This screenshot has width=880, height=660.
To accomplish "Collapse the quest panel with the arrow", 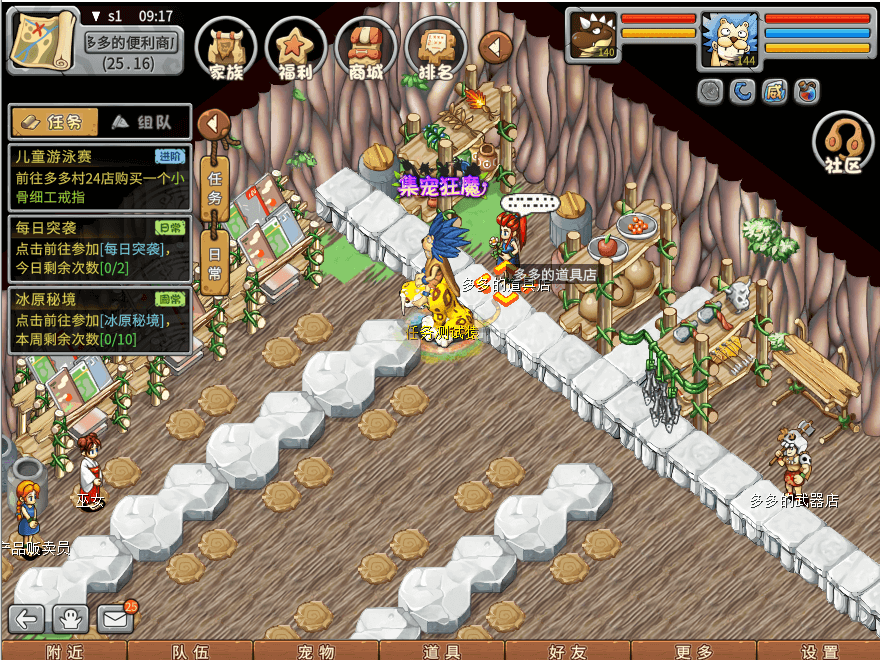I will pyautogui.click(x=214, y=124).
